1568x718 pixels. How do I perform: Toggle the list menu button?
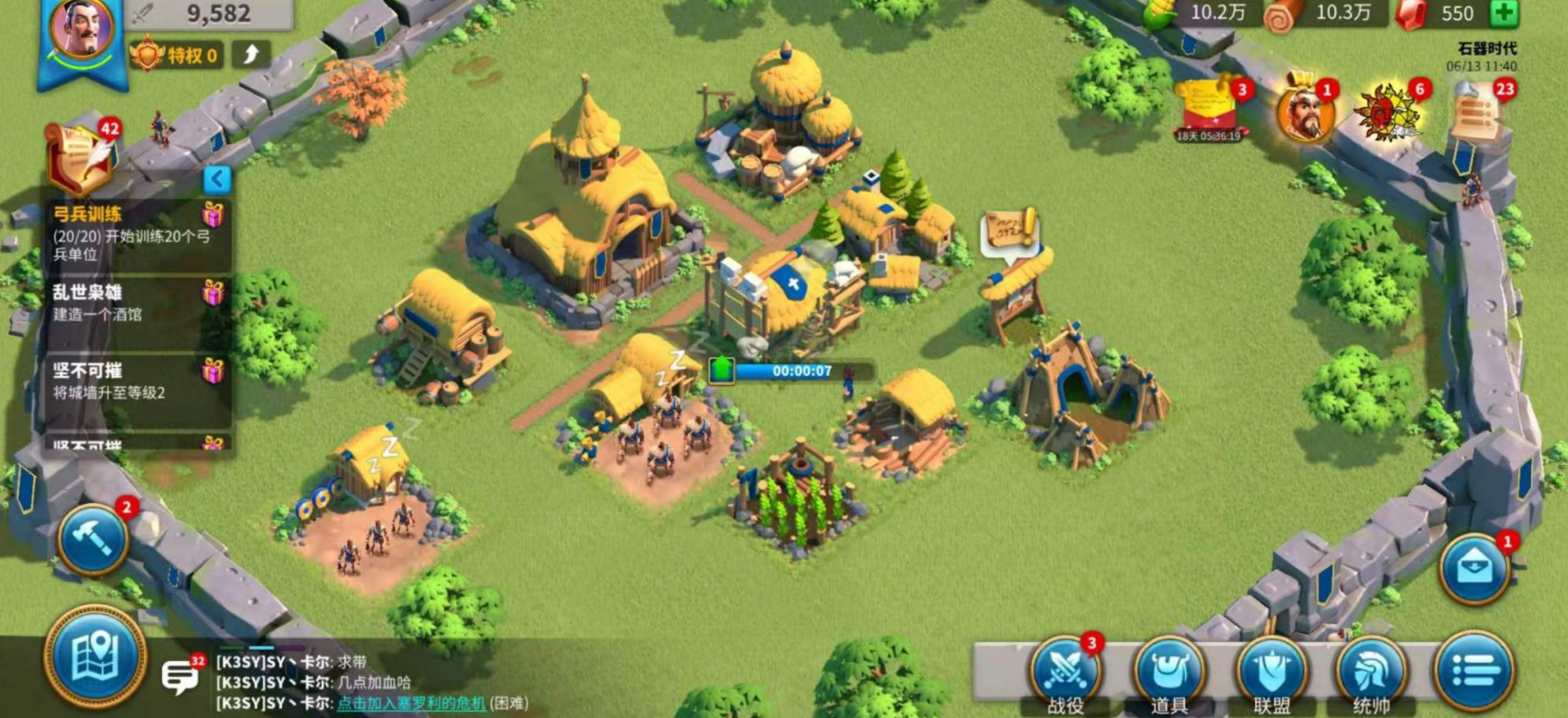pos(1474,671)
